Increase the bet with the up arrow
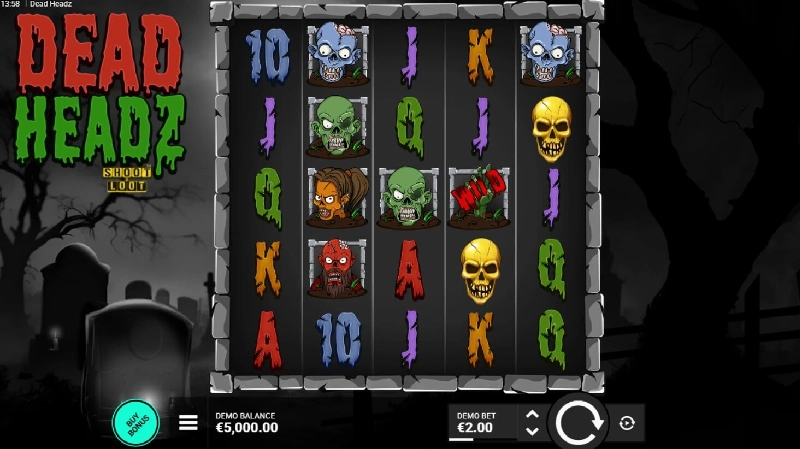800x449 pixels. coord(532,414)
